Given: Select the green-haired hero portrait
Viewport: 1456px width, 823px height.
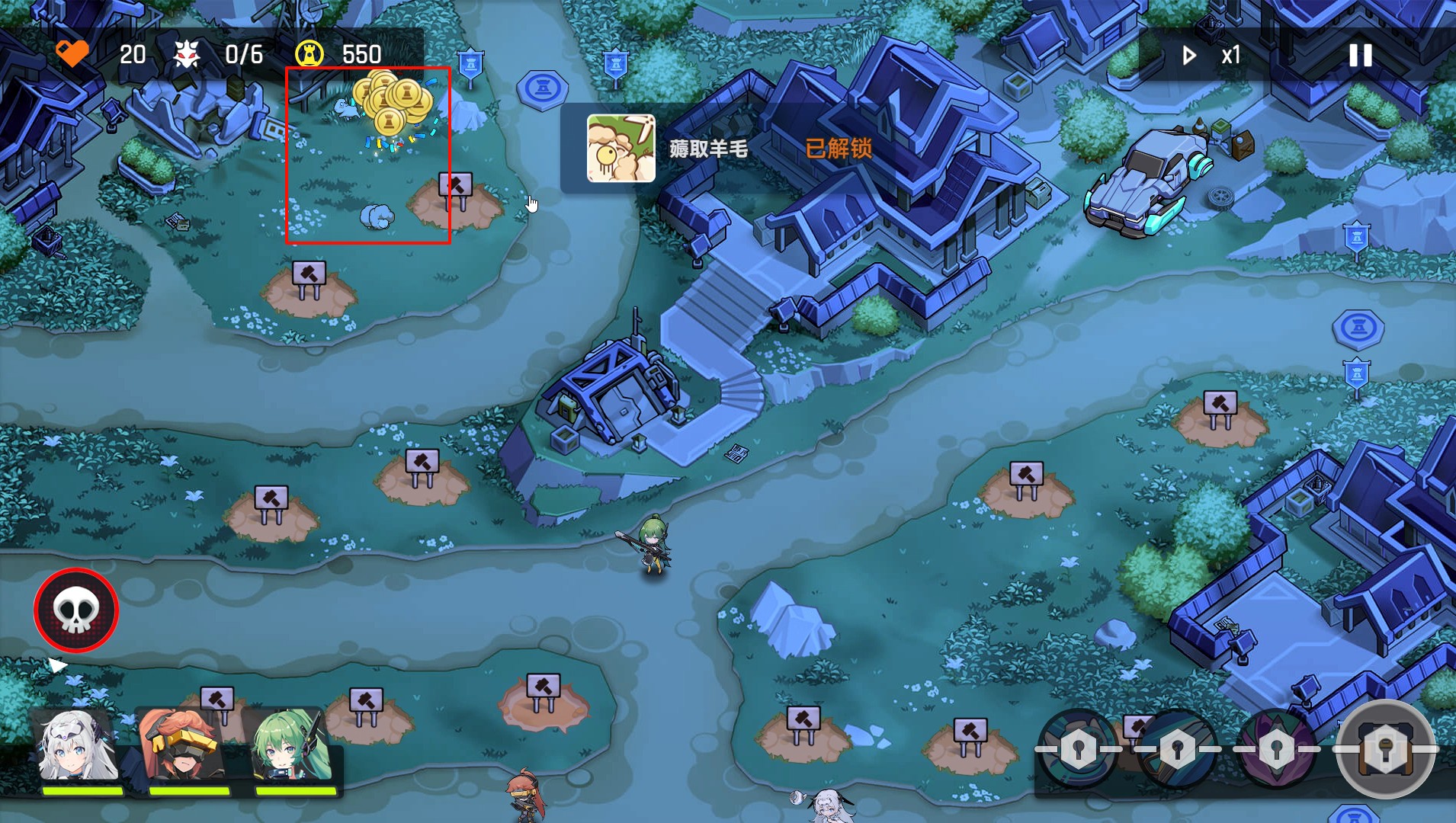Looking at the screenshot, I should [292, 747].
